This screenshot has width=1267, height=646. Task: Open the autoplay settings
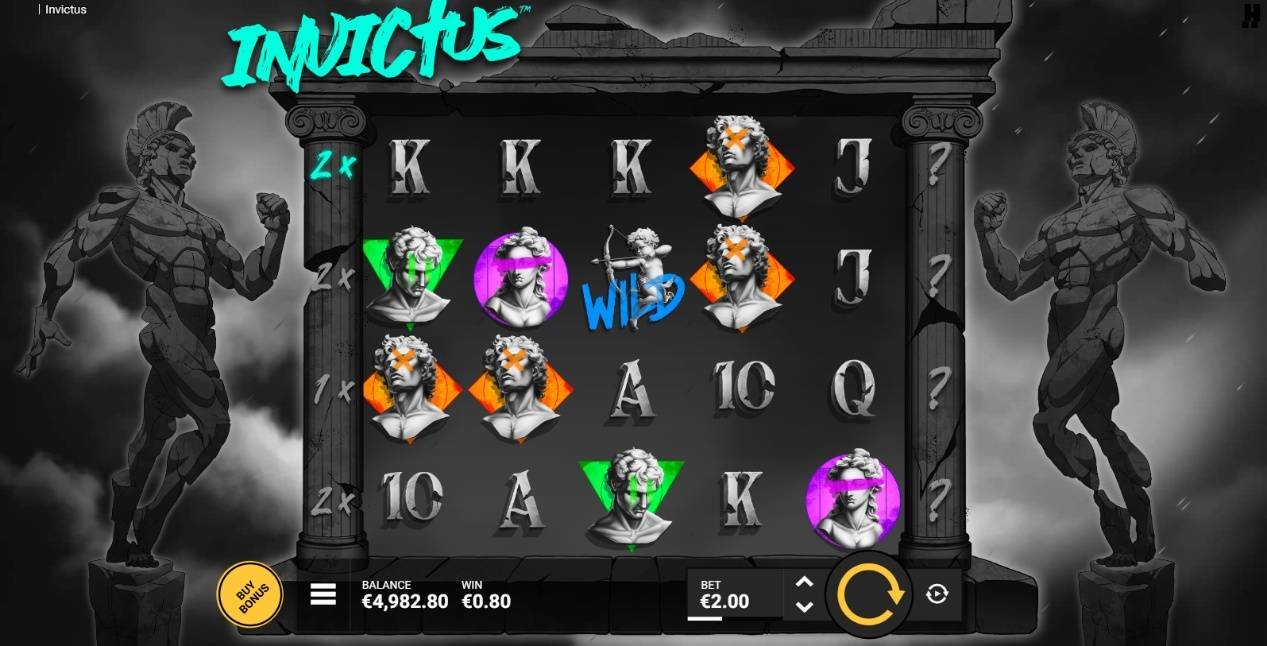(937, 595)
